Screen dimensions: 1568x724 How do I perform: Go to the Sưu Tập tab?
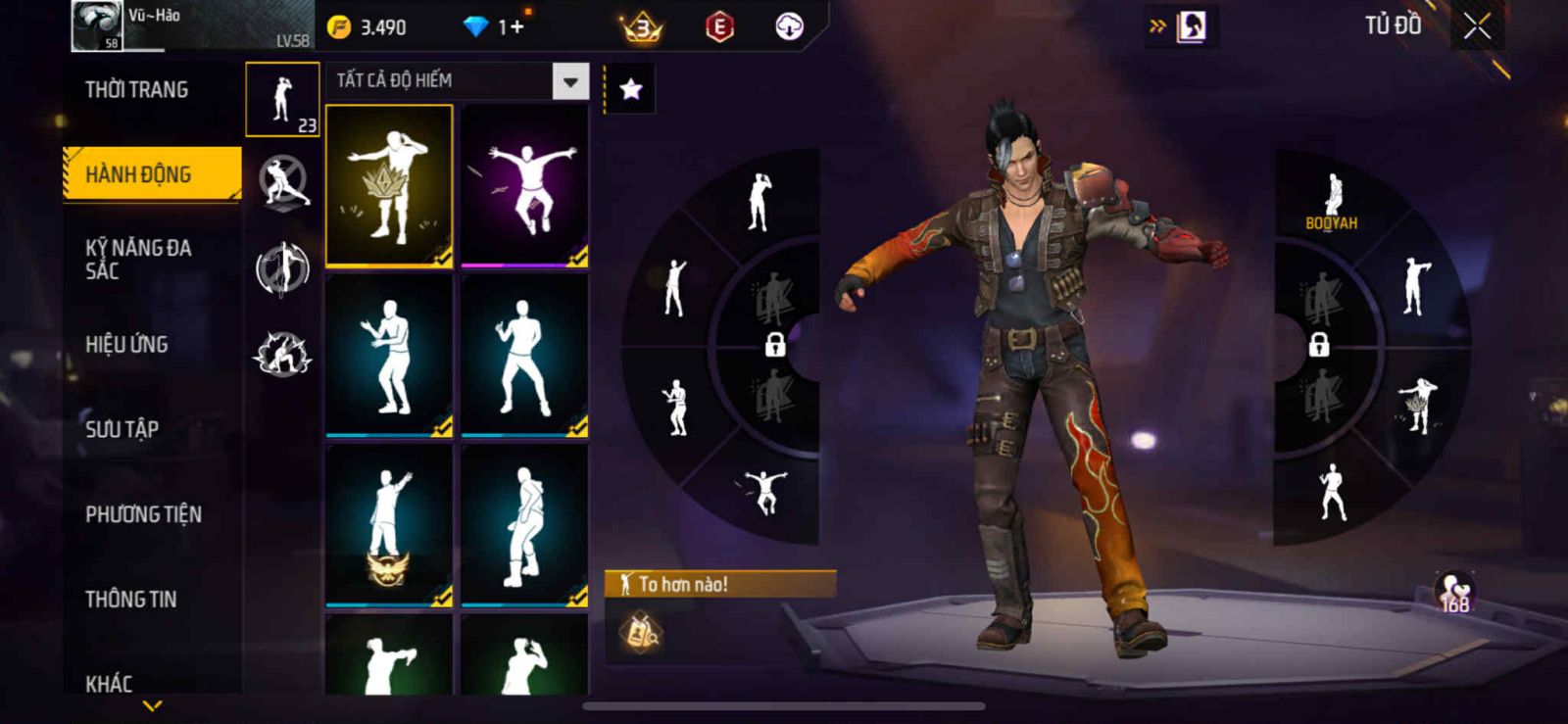(122, 429)
